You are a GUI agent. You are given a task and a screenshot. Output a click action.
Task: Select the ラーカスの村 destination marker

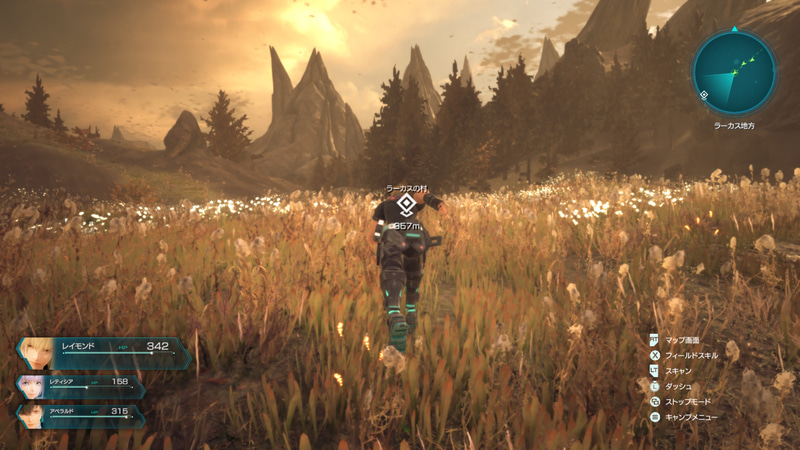click(x=405, y=206)
